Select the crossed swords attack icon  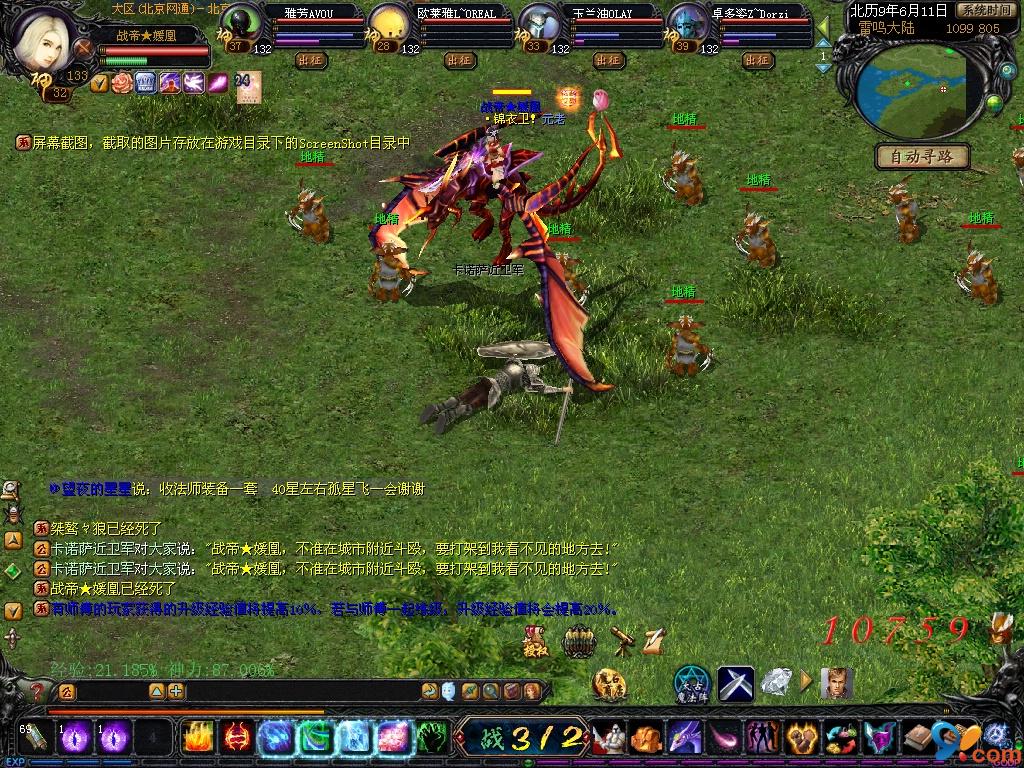coord(735,683)
